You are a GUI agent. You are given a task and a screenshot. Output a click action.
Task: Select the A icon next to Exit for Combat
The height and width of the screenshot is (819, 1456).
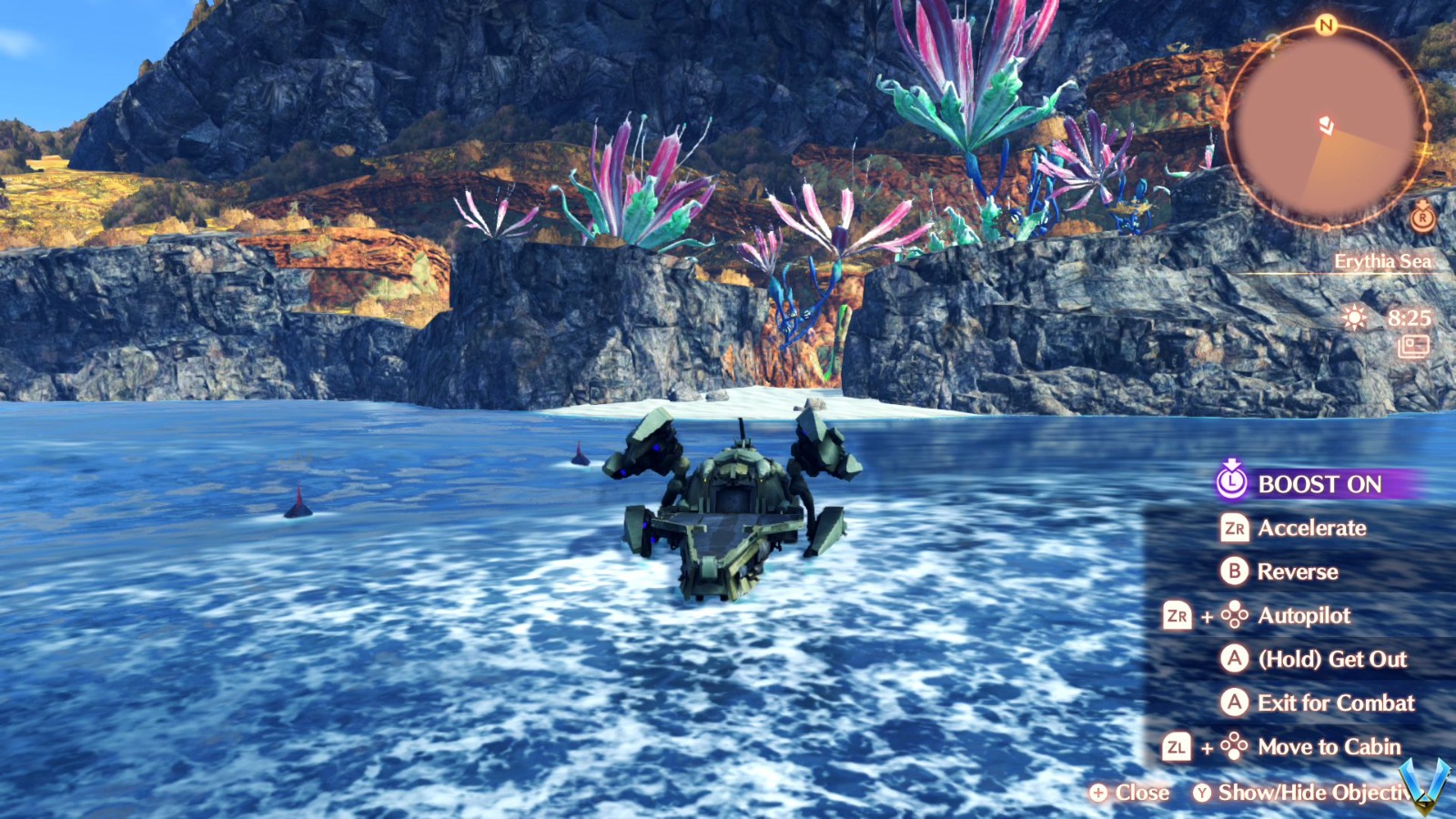1234,703
